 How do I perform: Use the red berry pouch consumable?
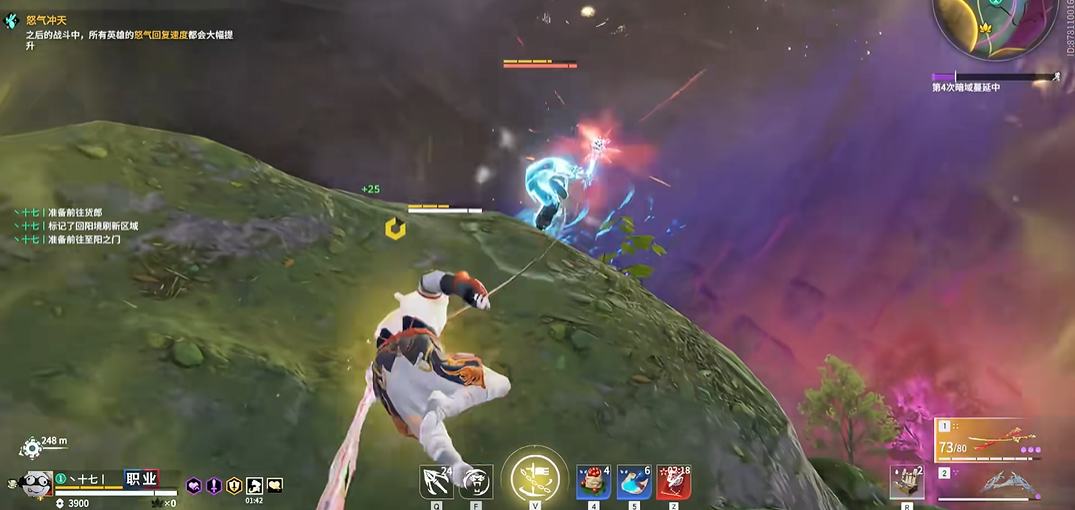click(x=594, y=482)
